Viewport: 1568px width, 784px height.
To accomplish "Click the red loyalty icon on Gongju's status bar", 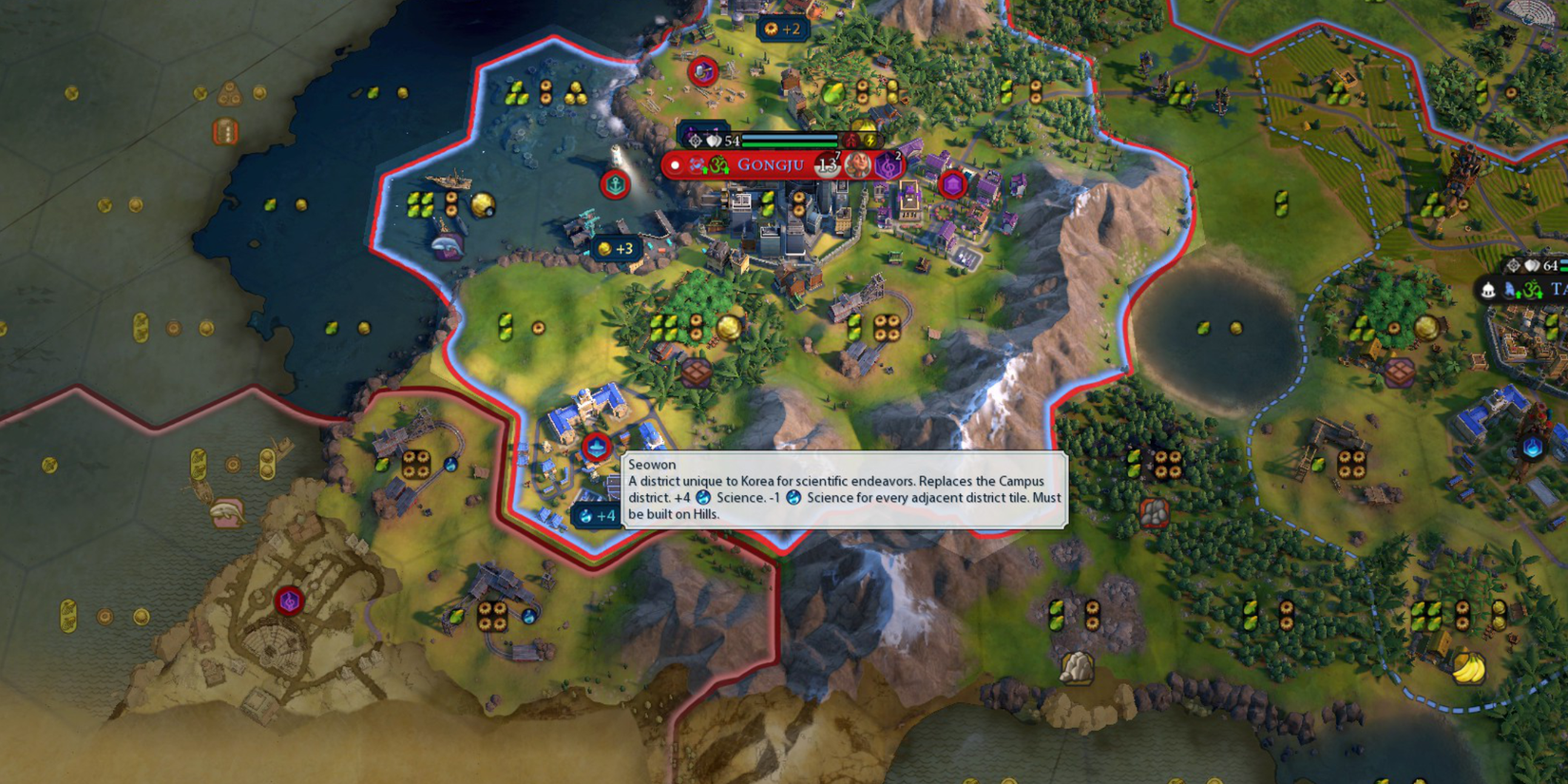I will click(x=851, y=140).
